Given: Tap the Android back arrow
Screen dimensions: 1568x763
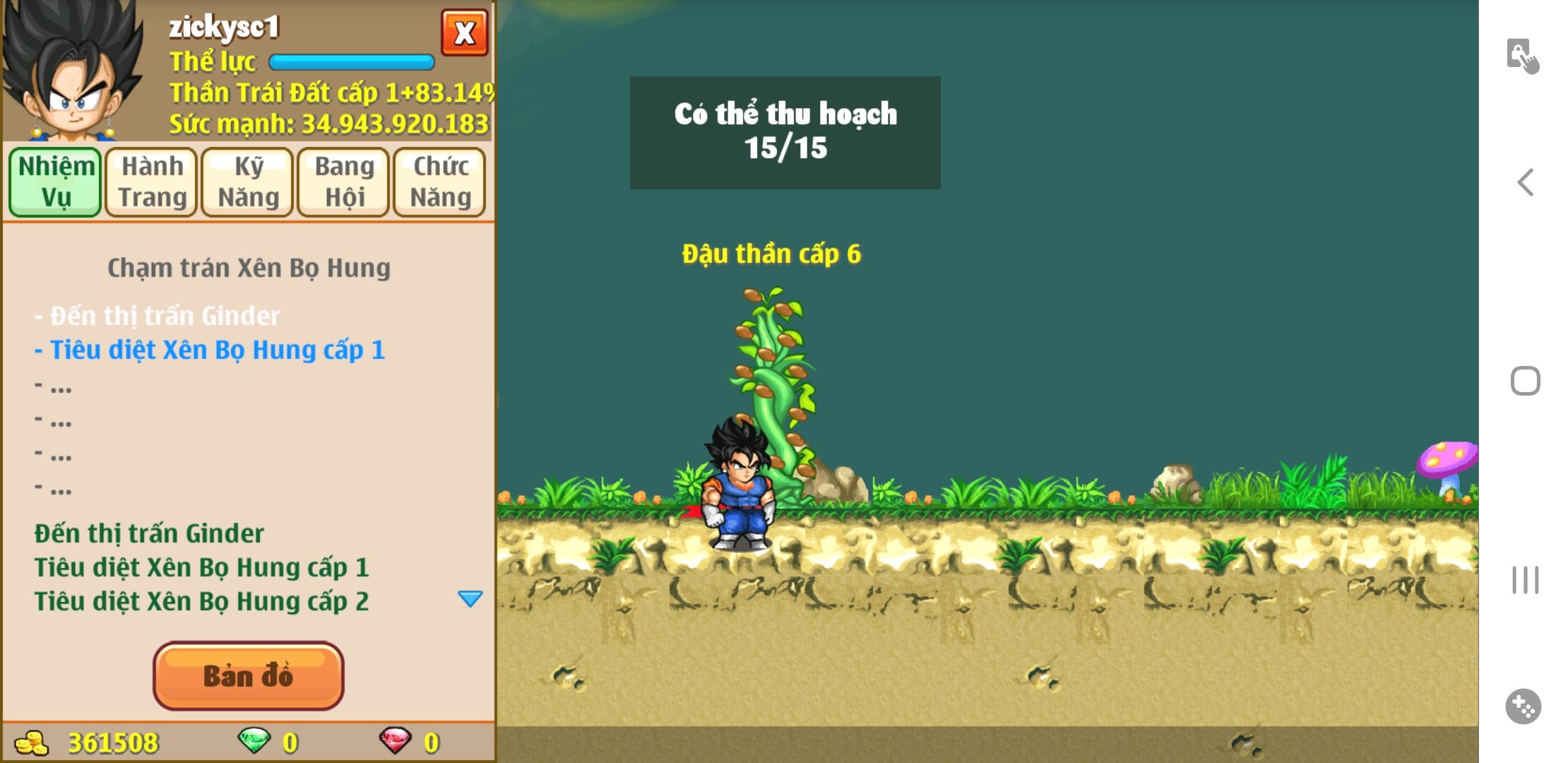Looking at the screenshot, I should pos(1526,182).
